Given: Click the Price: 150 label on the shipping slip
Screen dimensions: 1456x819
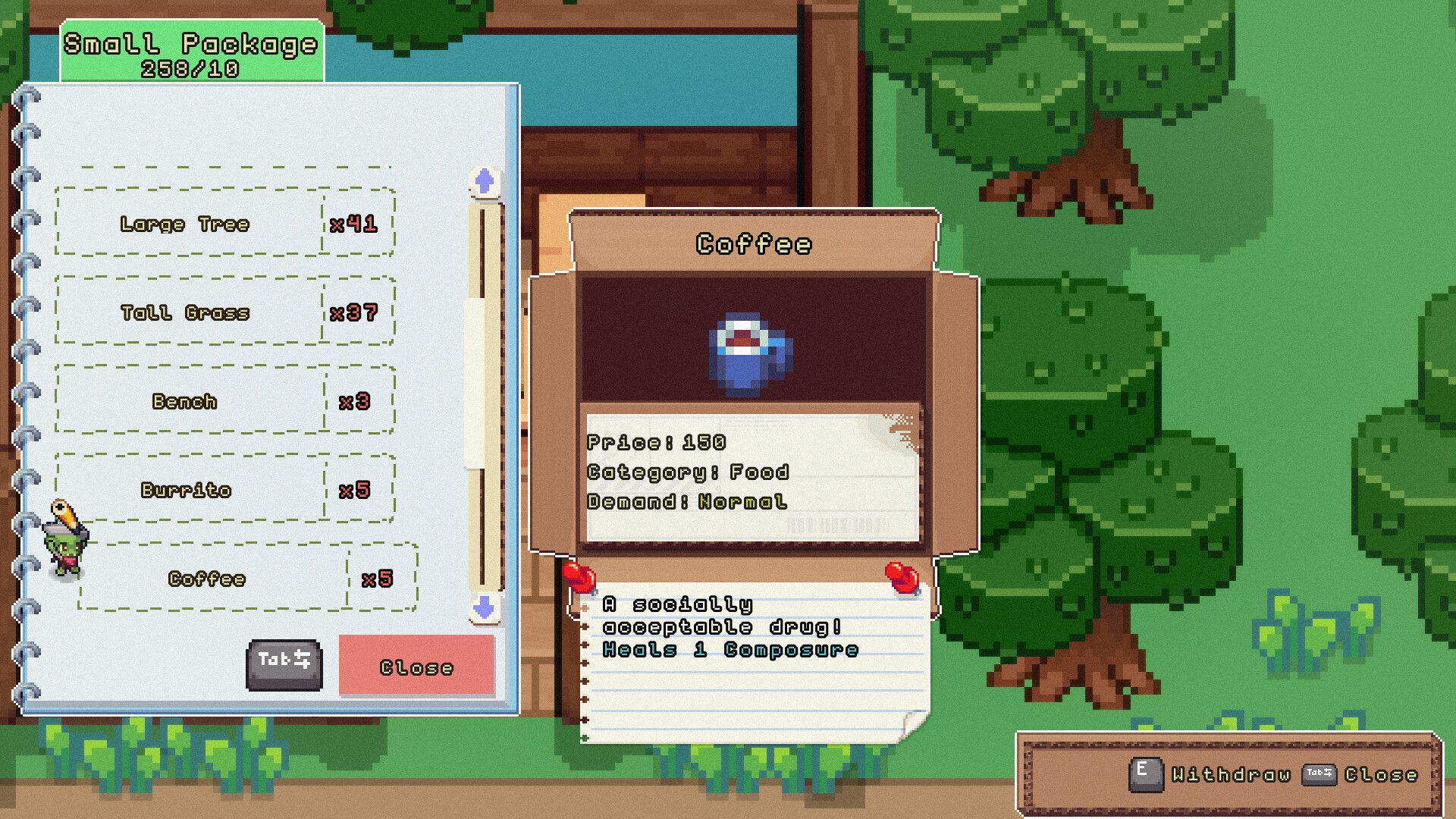Looking at the screenshot, I should [658, 443].
